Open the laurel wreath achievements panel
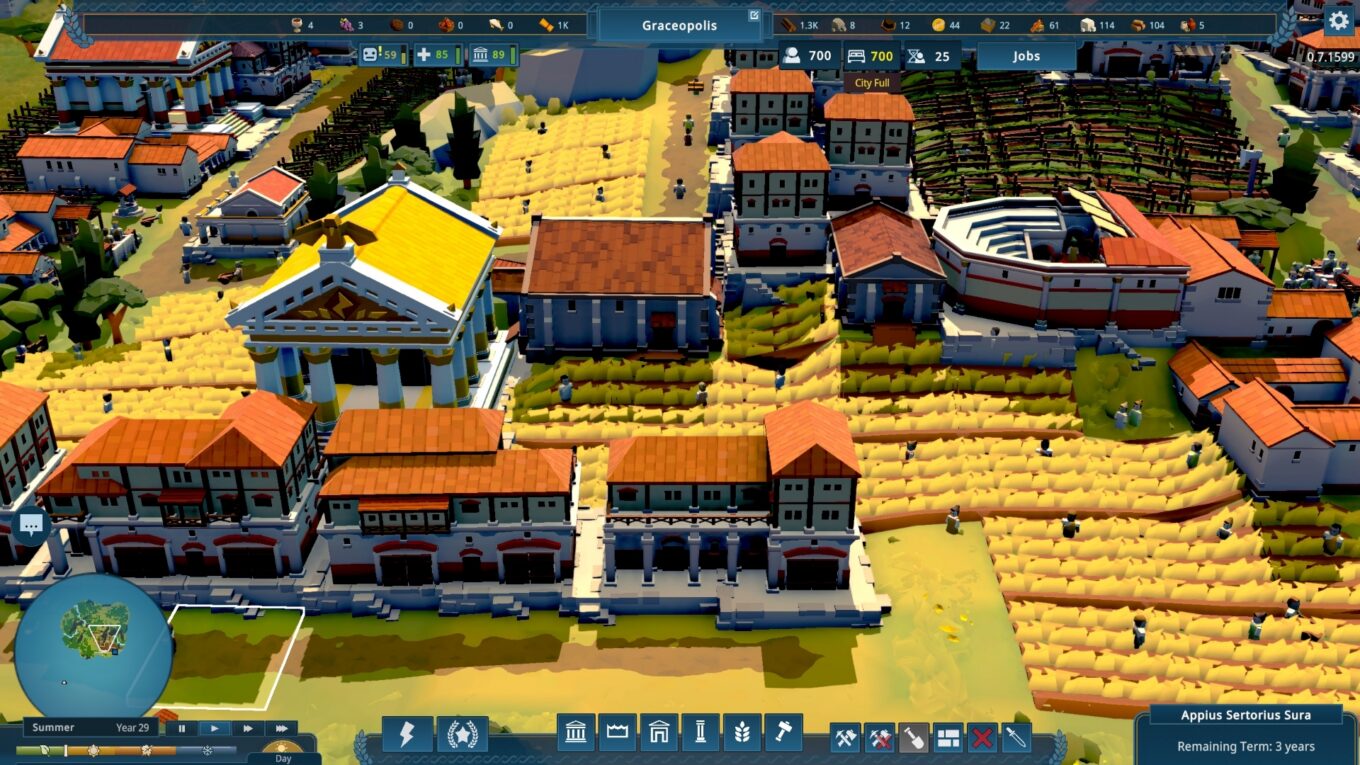 [x=462, y=735]
